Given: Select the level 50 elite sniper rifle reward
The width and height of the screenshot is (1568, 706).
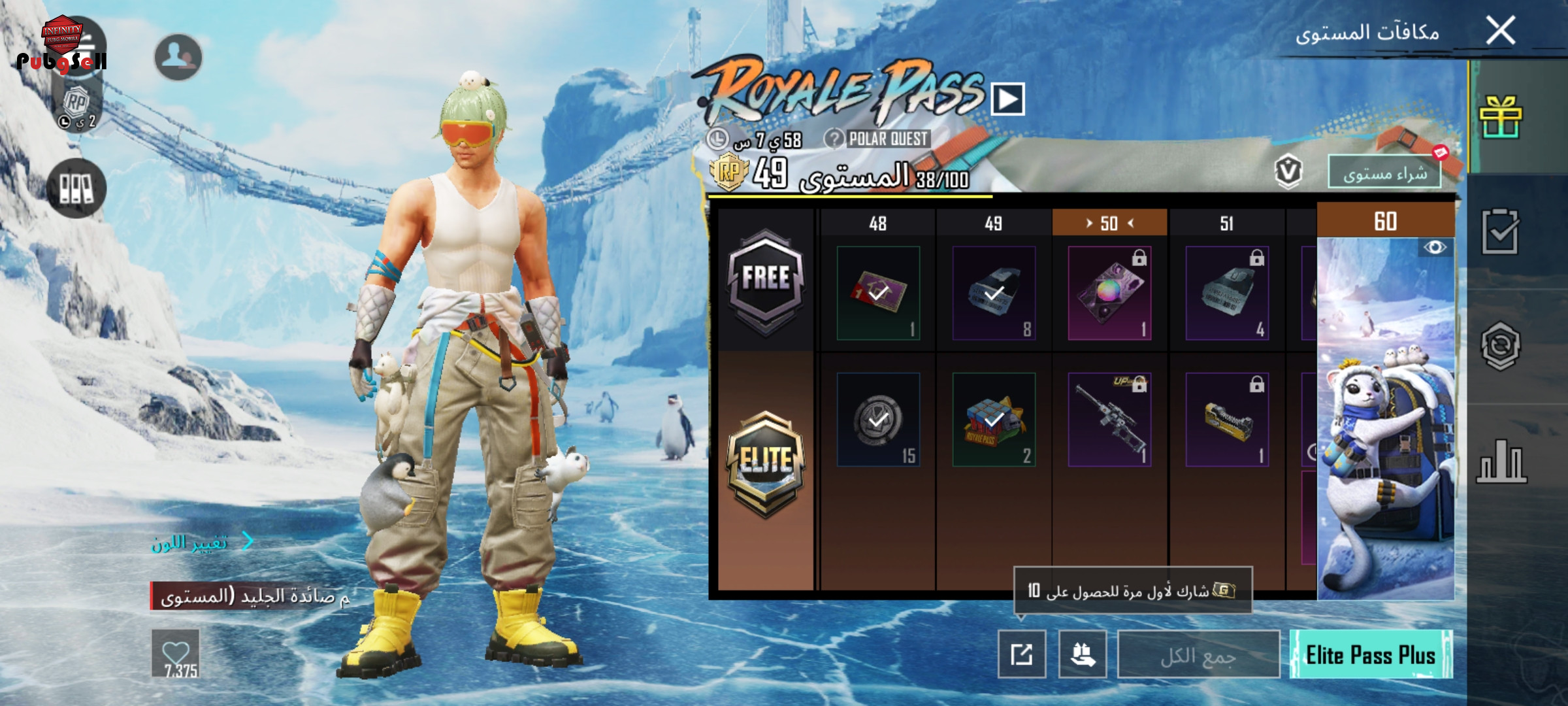Looking at the screenshot, I should click(x=1109, y=420).
